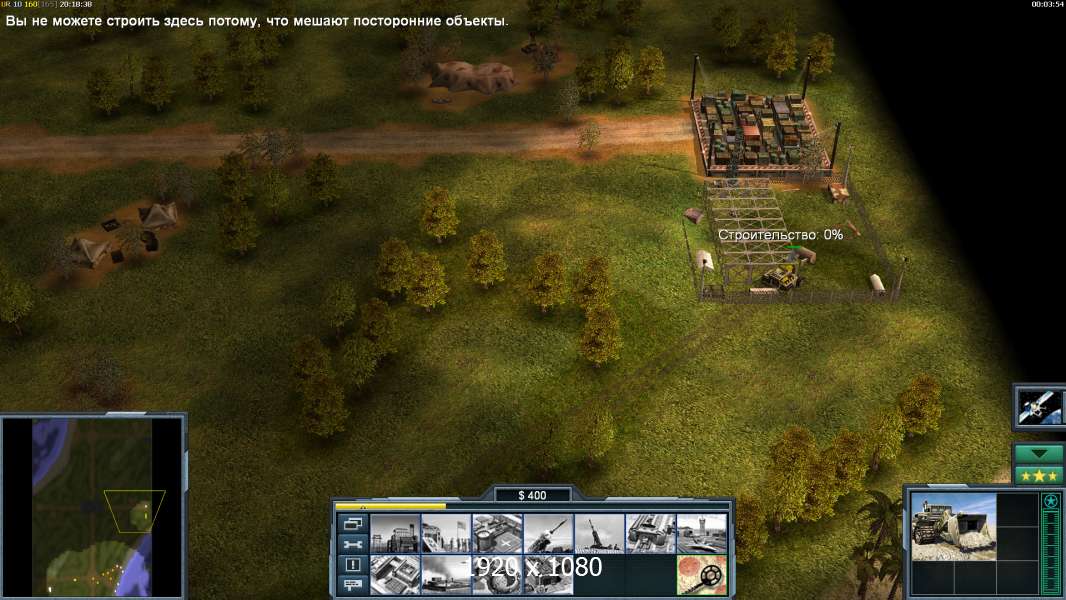
Task: Open the minimap in the corner
Action: pyautogui.click(x=92, y=506)
